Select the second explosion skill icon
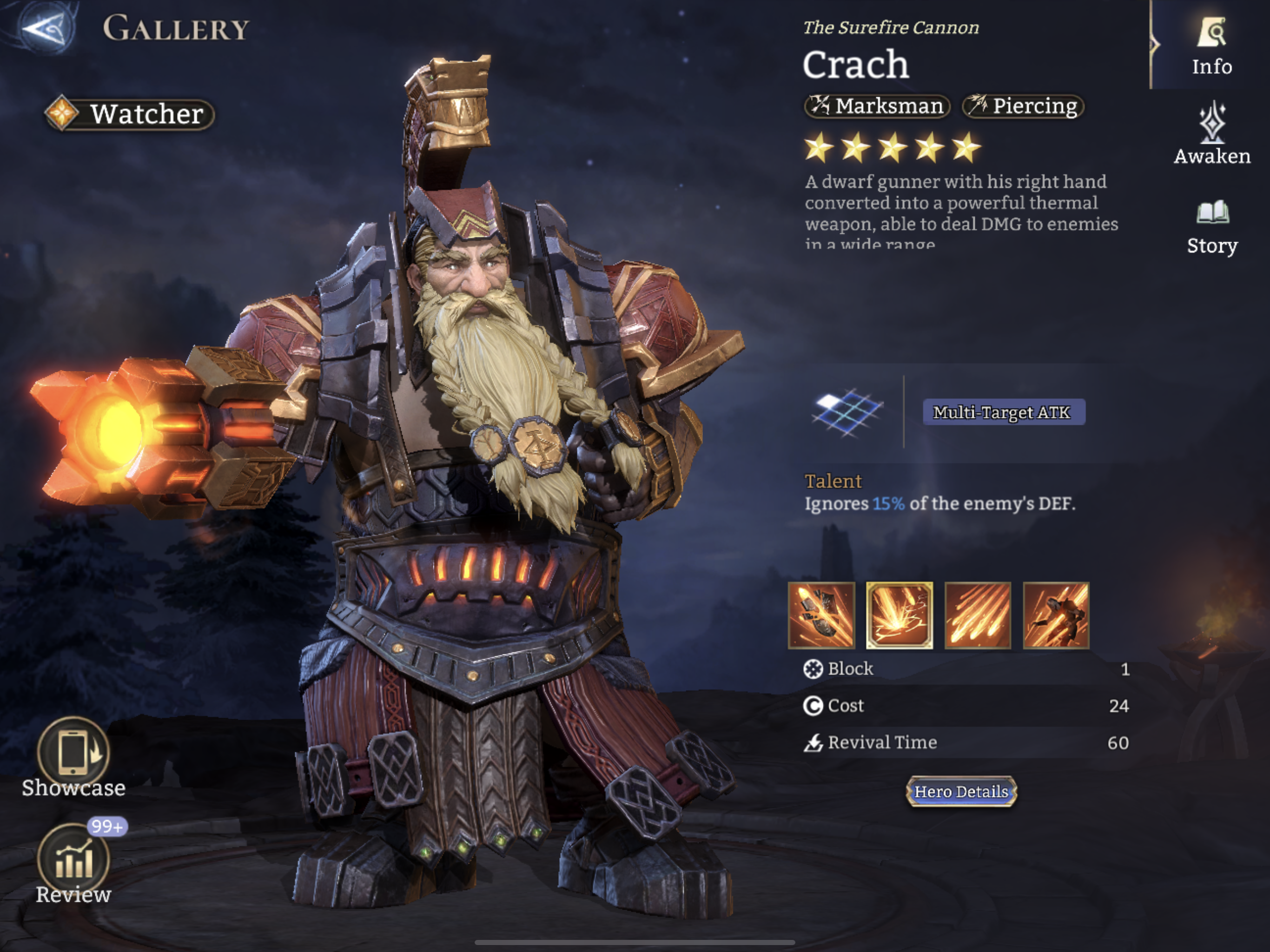1270x952 pixels. (900, 615)
